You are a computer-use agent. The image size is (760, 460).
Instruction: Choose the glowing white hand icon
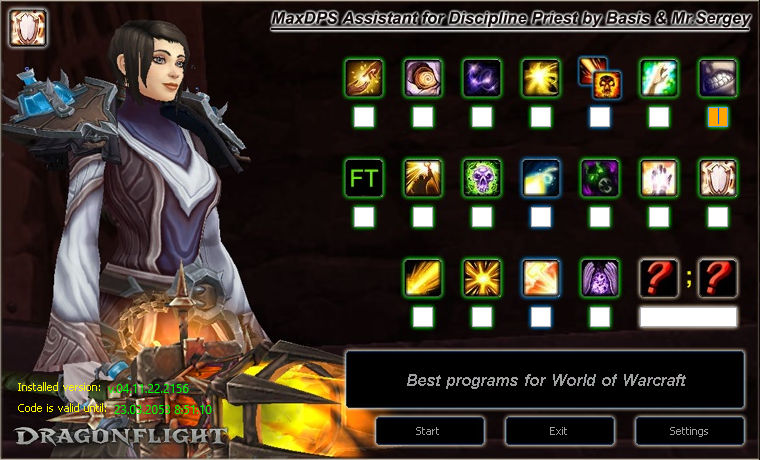coord(659,178)
